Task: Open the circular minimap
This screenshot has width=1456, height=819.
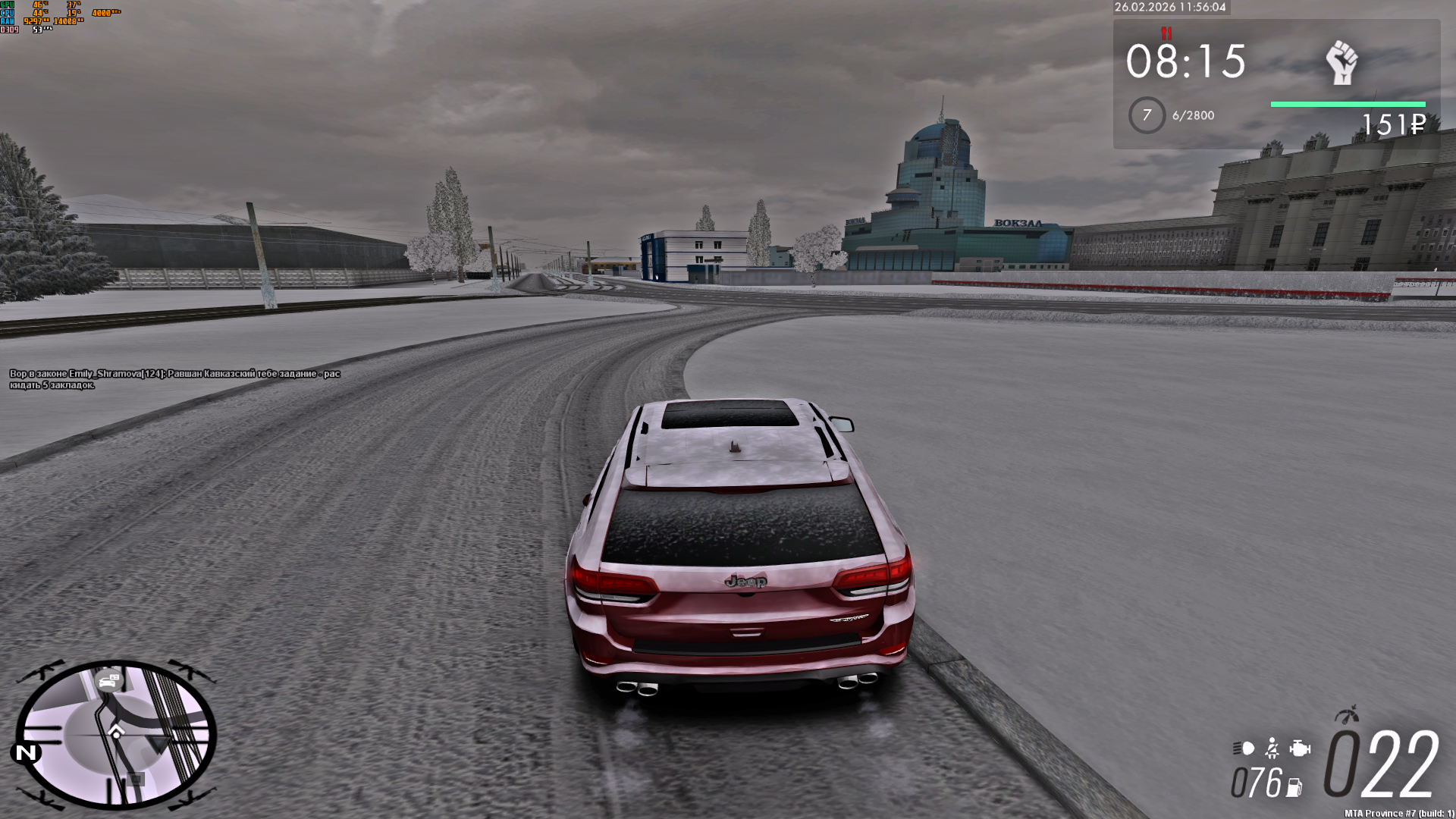Action: [x=115, y=734]
